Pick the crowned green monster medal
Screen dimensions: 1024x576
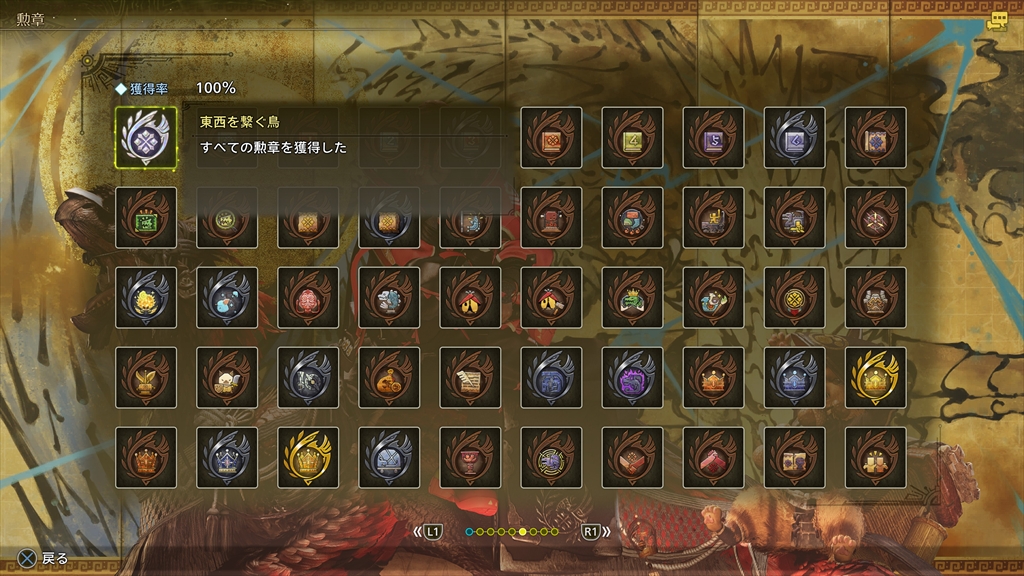[x=632, y=297]
